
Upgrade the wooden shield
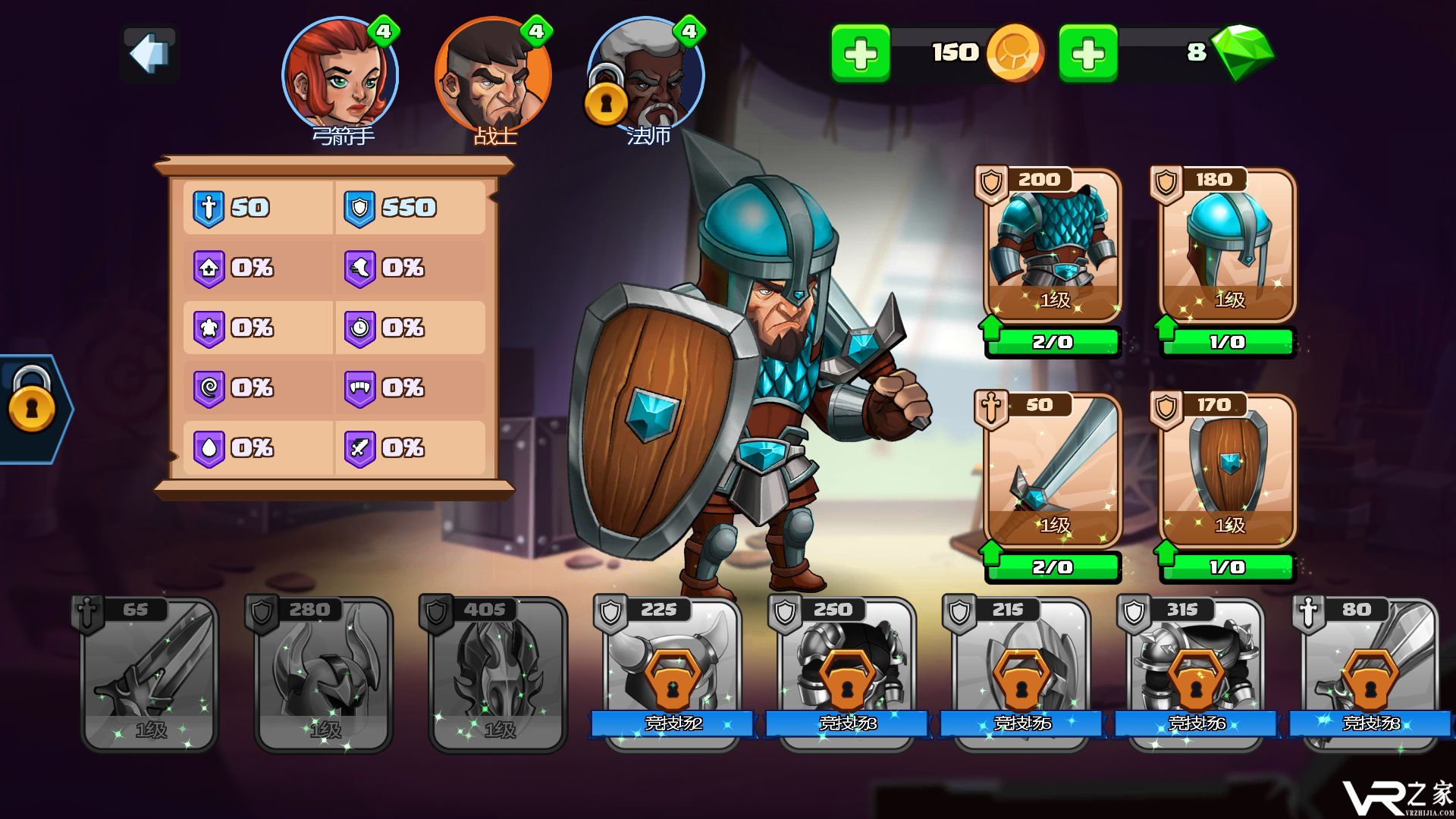pyautogui.click(x=1227, y=567)
